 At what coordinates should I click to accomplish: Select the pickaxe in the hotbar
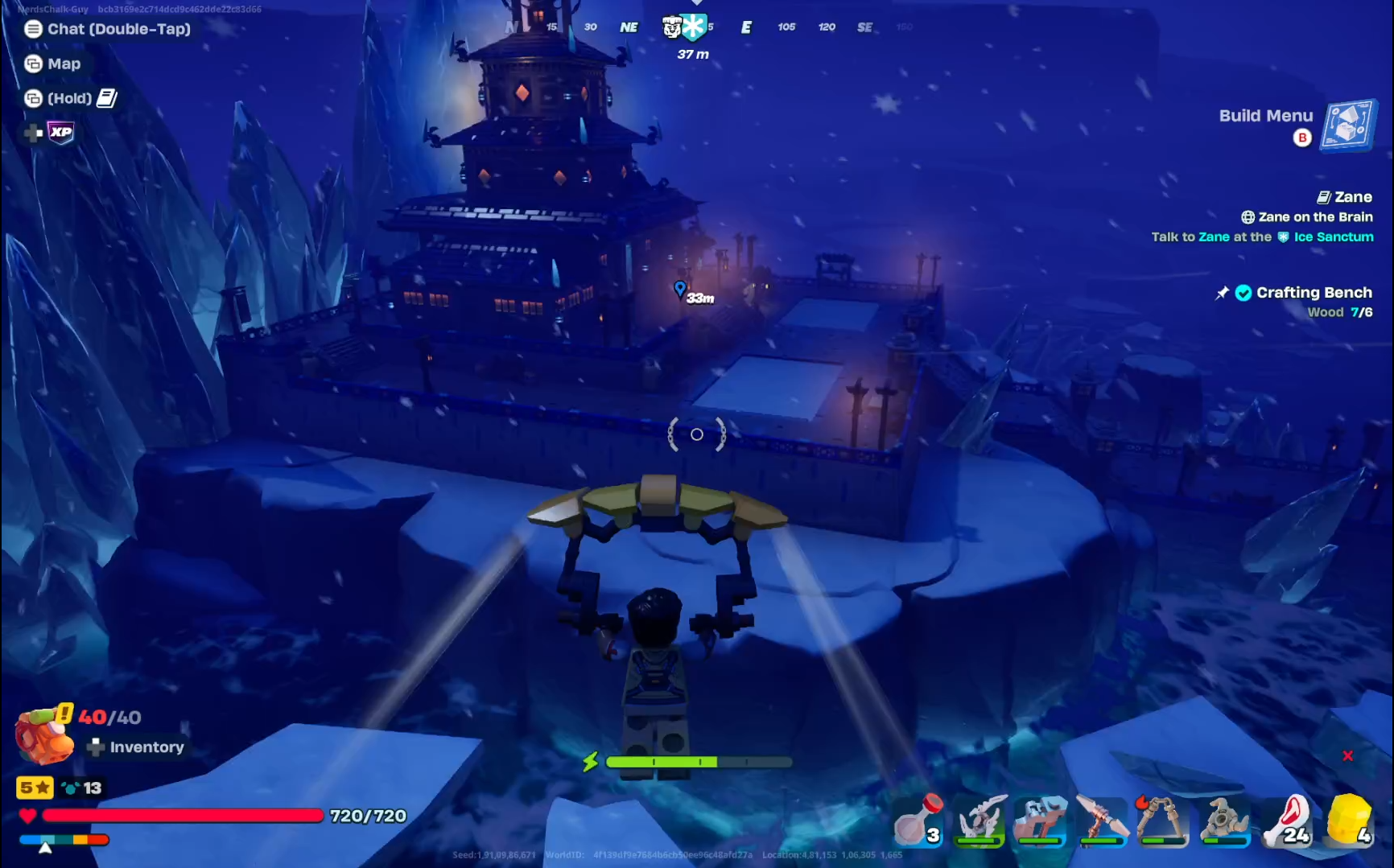[1101, 821]
